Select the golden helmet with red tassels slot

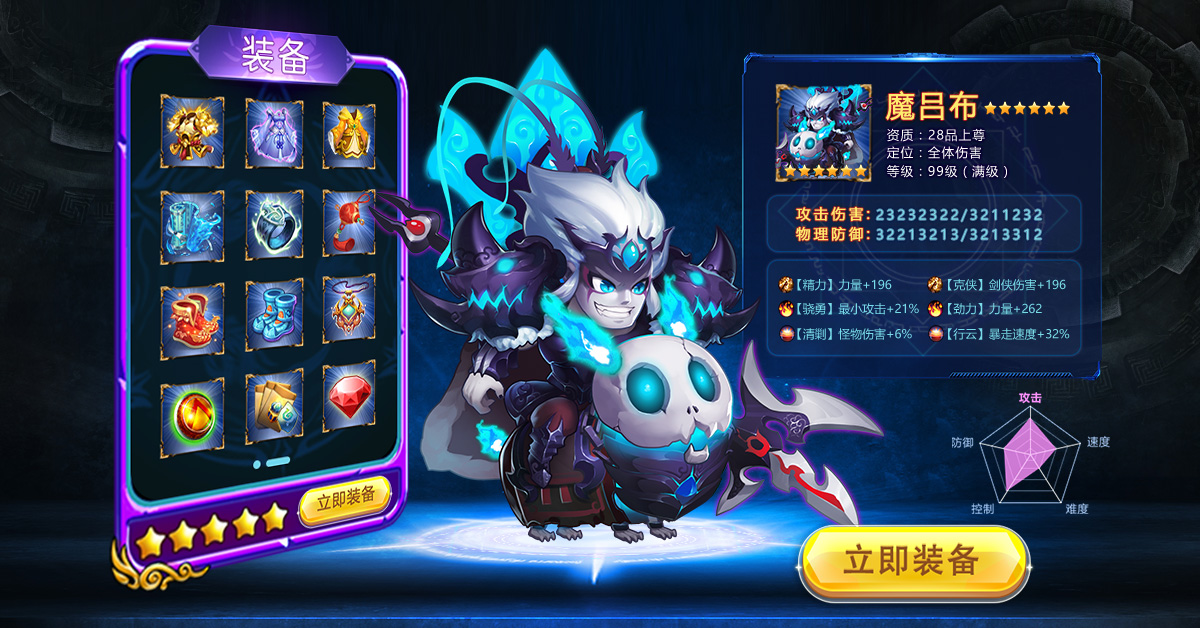(192, 131)
